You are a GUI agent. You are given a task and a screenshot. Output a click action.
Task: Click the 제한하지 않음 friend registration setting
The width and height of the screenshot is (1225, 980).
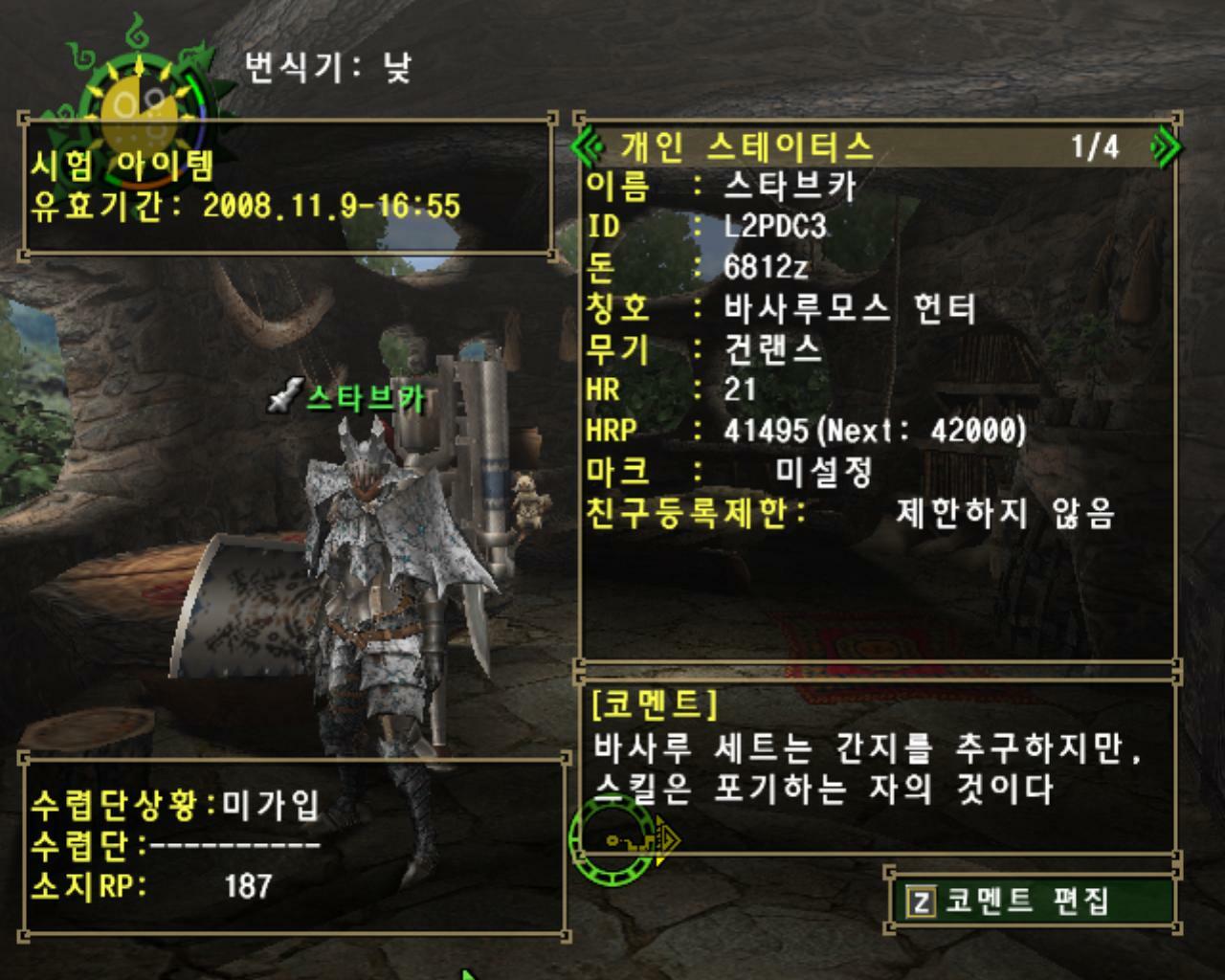(1003, 513)
